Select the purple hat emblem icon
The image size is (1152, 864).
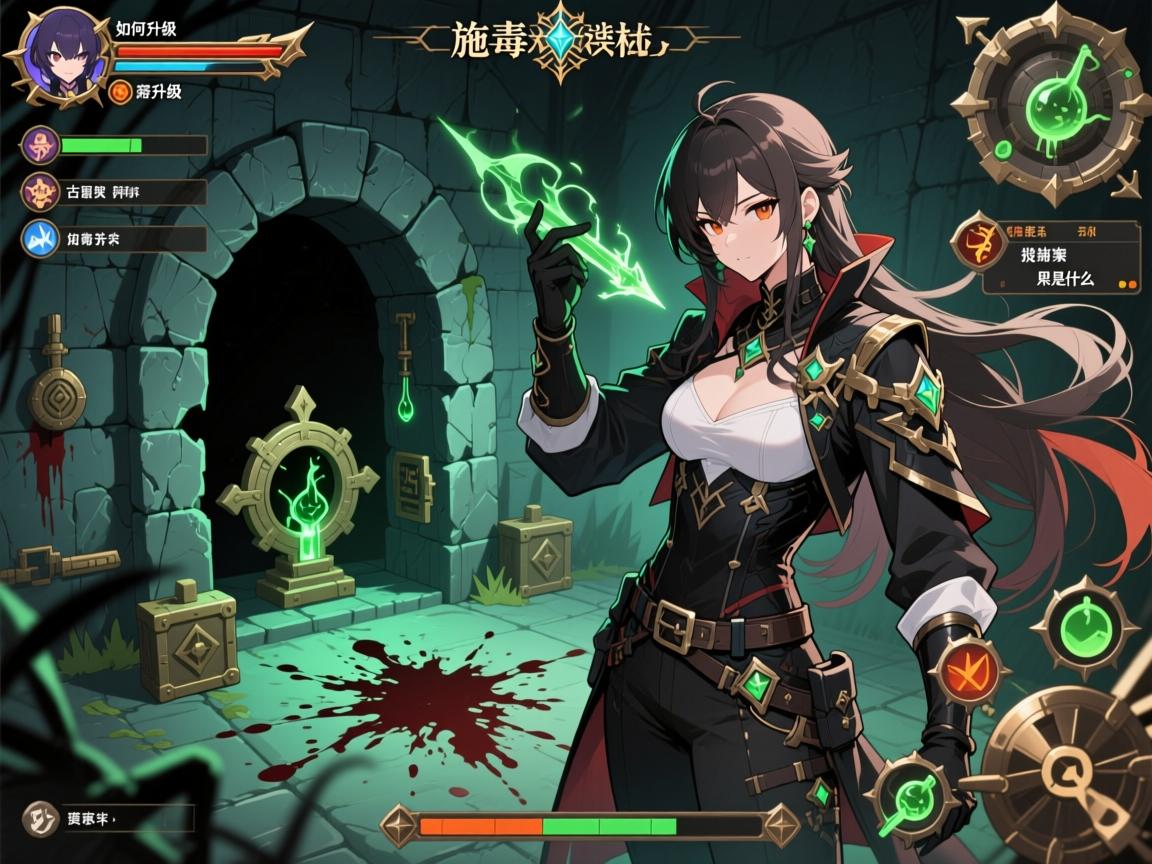pyautogui.click(x=41, y=145)
